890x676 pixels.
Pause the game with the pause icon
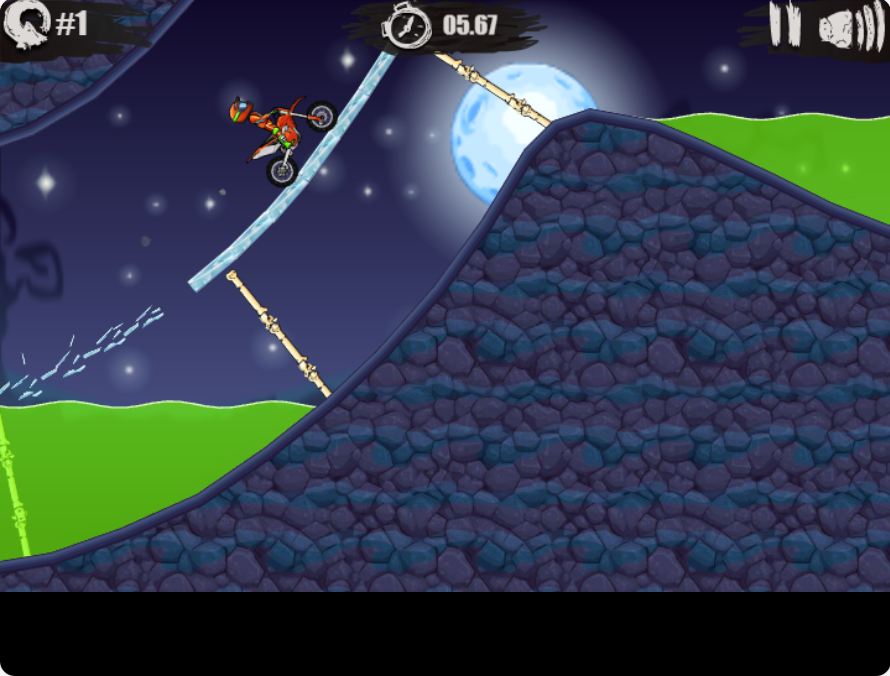tap(785, 25)
